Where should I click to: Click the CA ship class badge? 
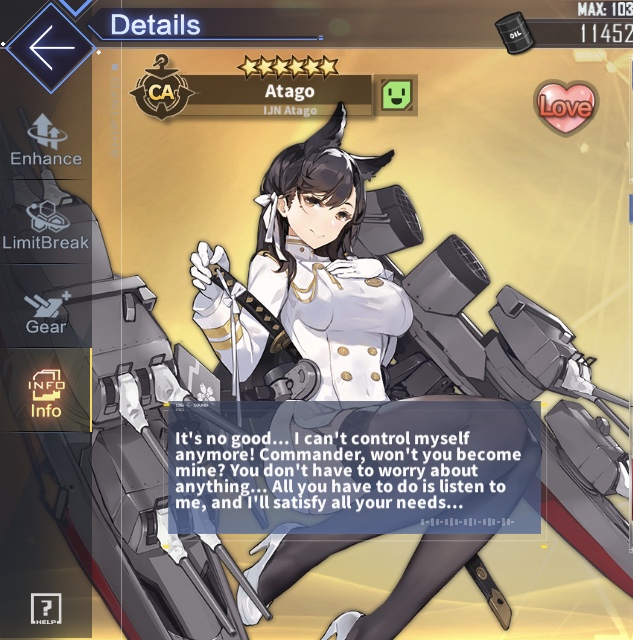160,94
